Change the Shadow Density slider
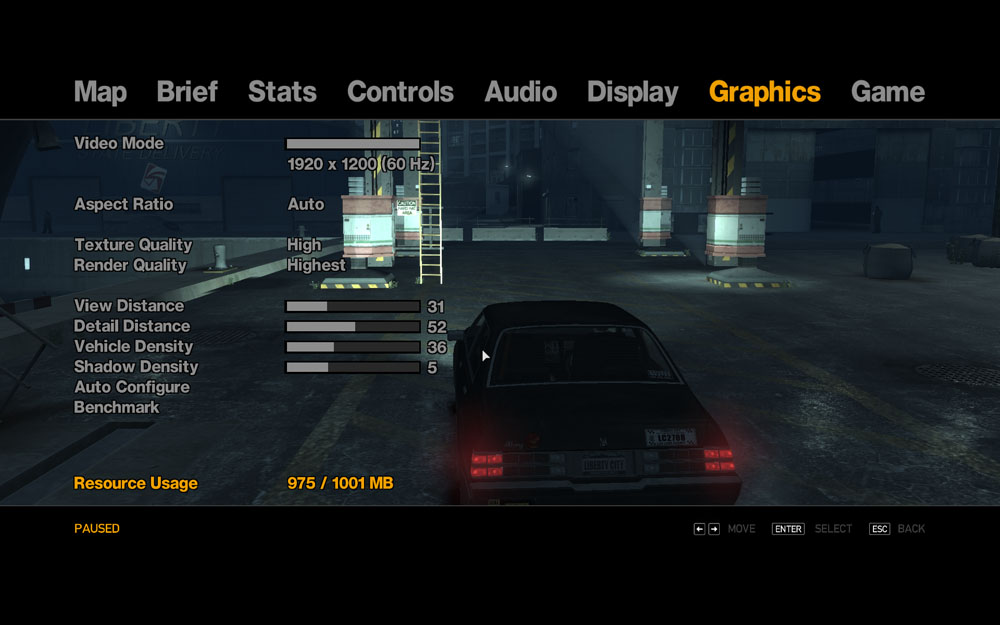1000x625 pixels. point(353,368)
